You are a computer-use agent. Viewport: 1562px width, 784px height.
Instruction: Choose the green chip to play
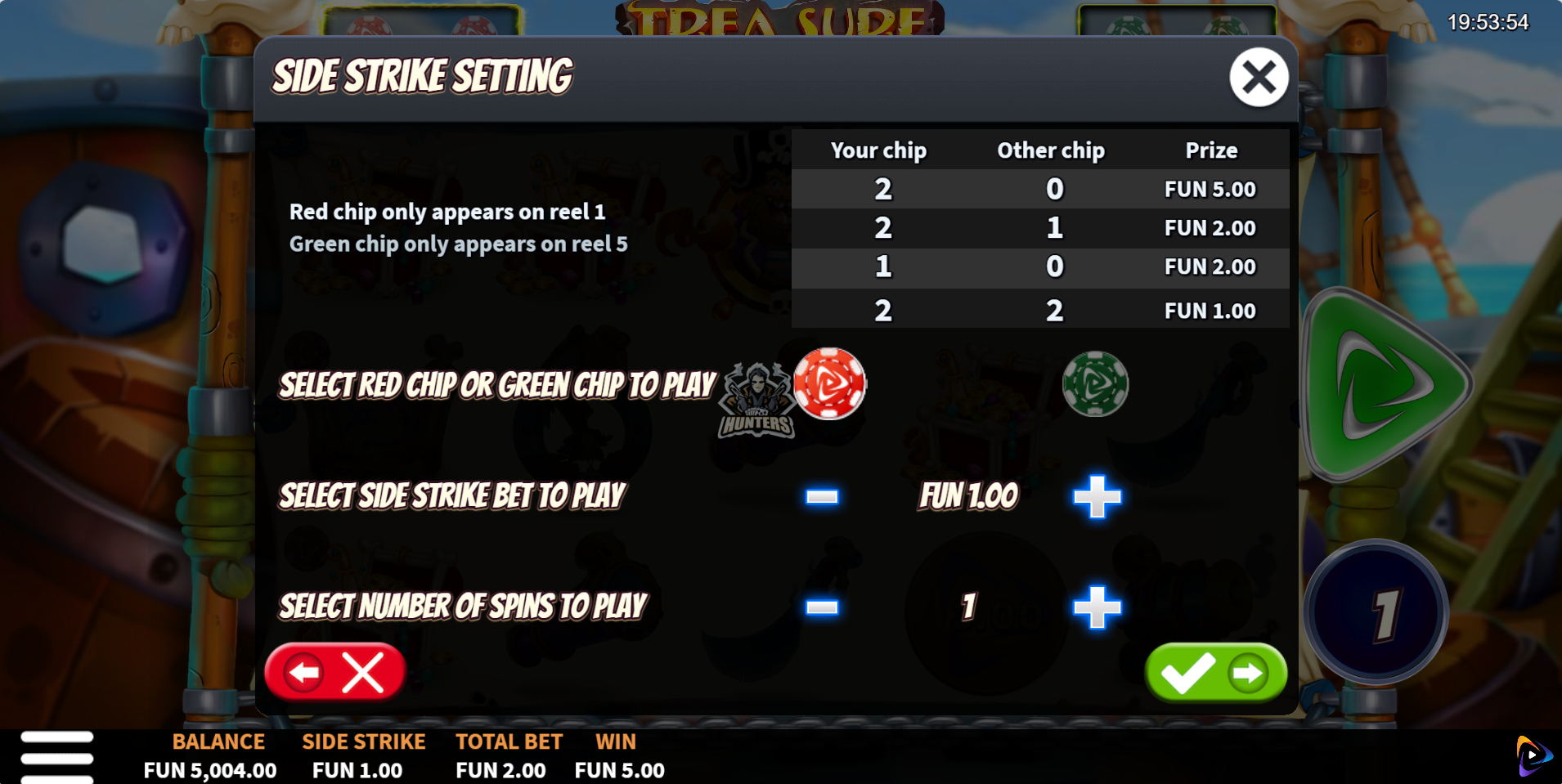tap(1095, 383)
